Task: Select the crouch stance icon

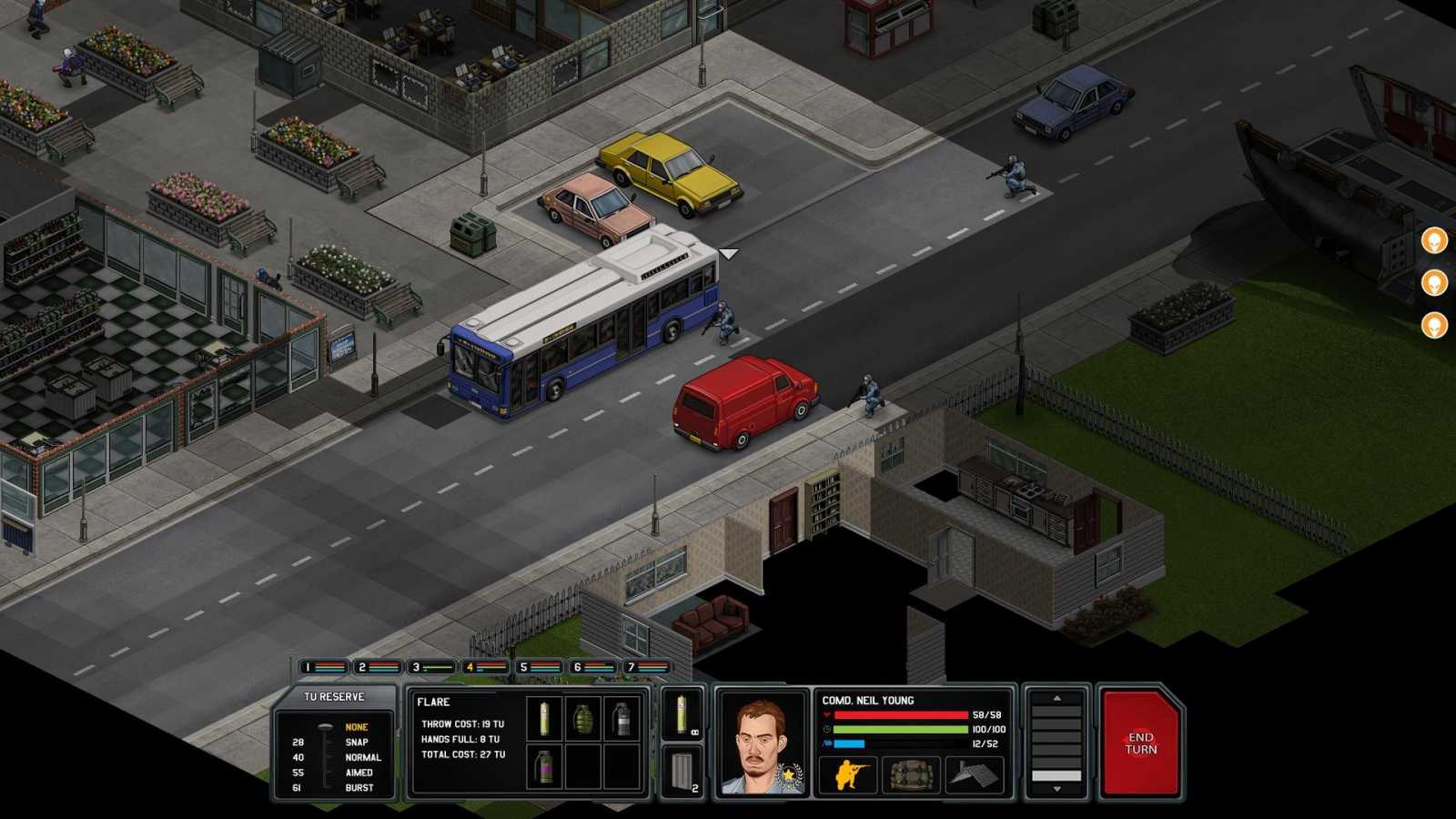Action: (848, 774)
